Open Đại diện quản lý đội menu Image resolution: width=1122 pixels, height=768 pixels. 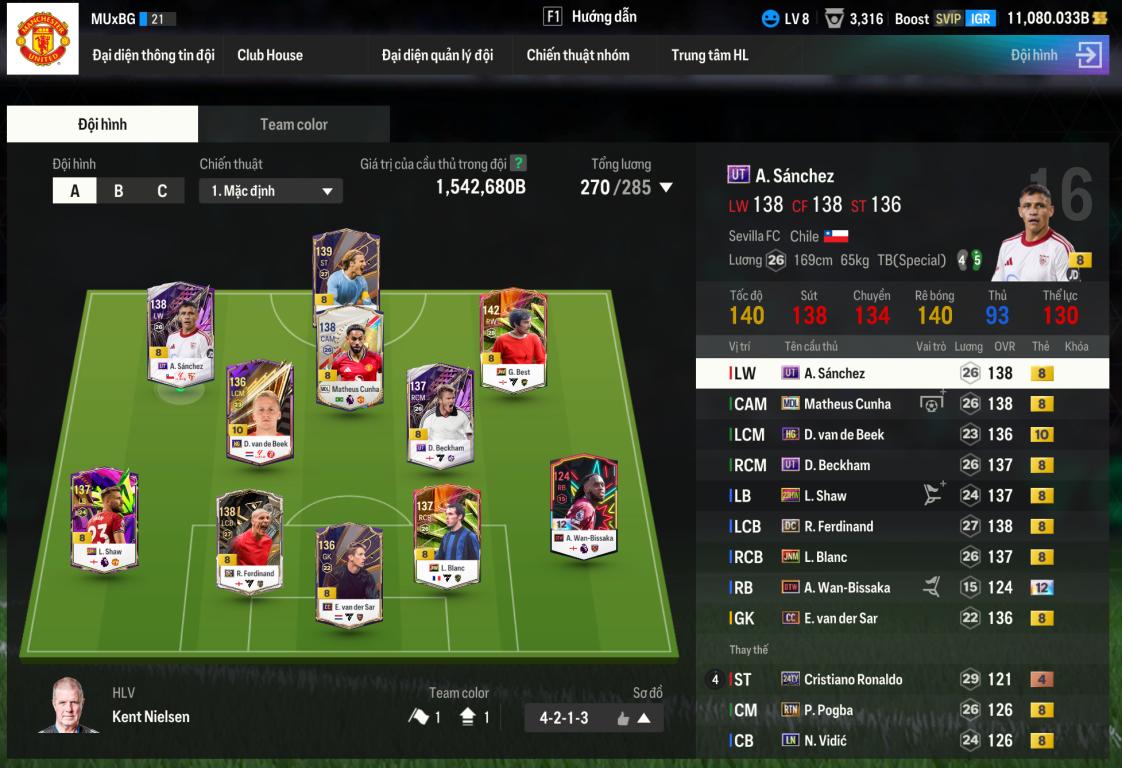click(437, 55)
